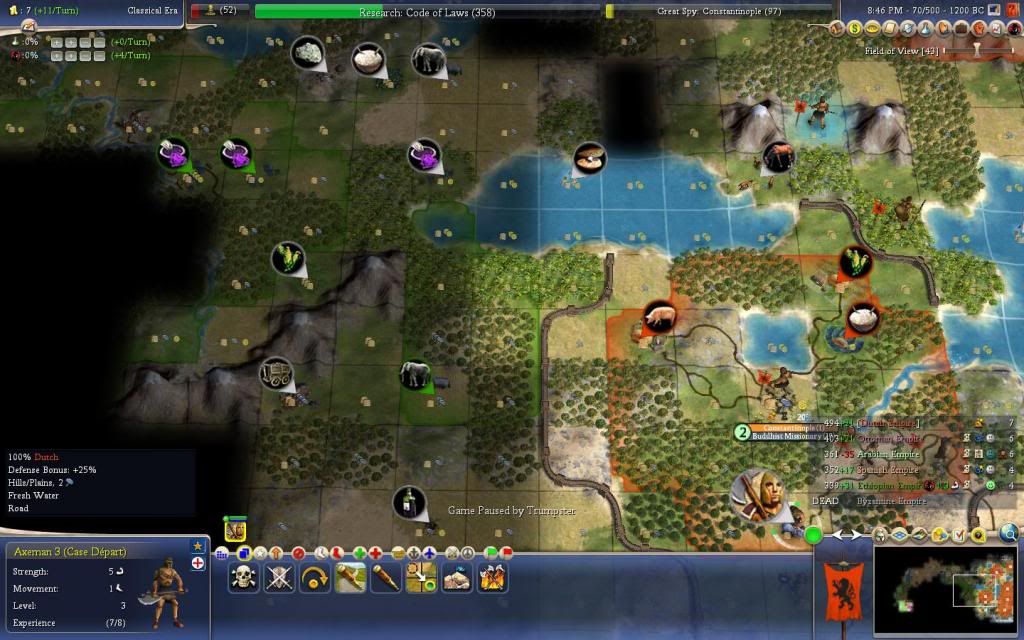Activate the club unit action button
Screen dimensions: 1024x640
tap(350, 577)
